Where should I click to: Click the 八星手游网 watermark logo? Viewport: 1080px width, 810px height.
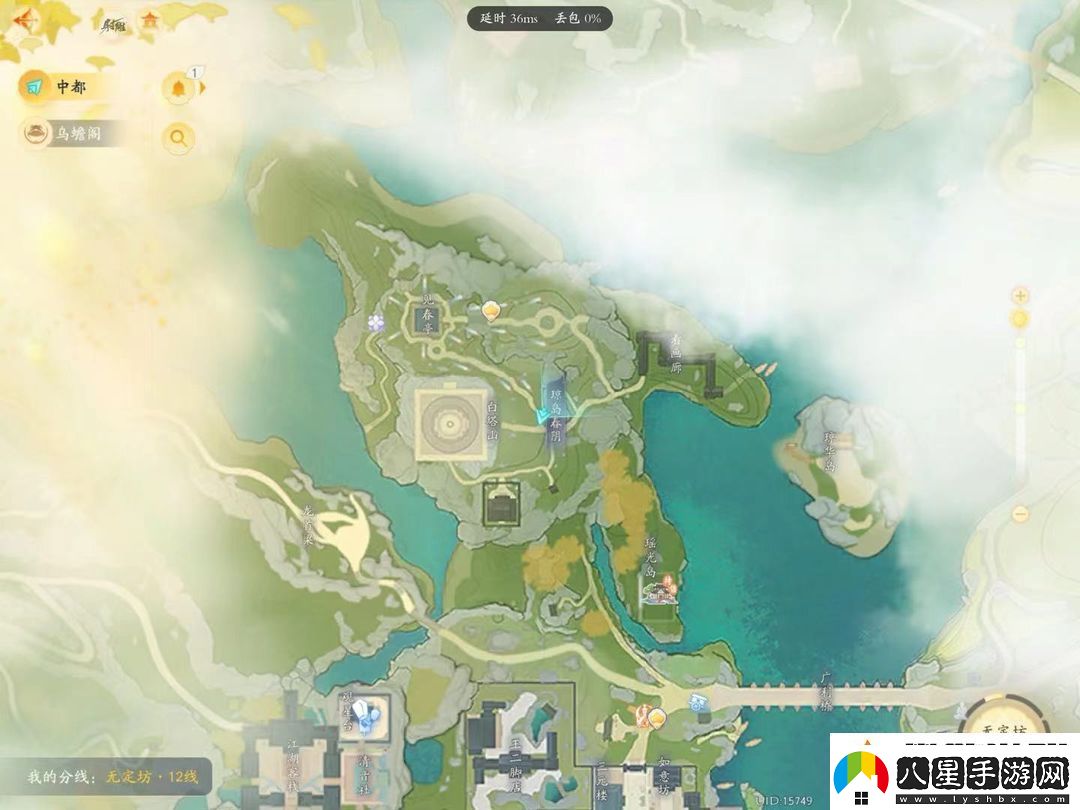pyautogui.click(x=953, y=772)
